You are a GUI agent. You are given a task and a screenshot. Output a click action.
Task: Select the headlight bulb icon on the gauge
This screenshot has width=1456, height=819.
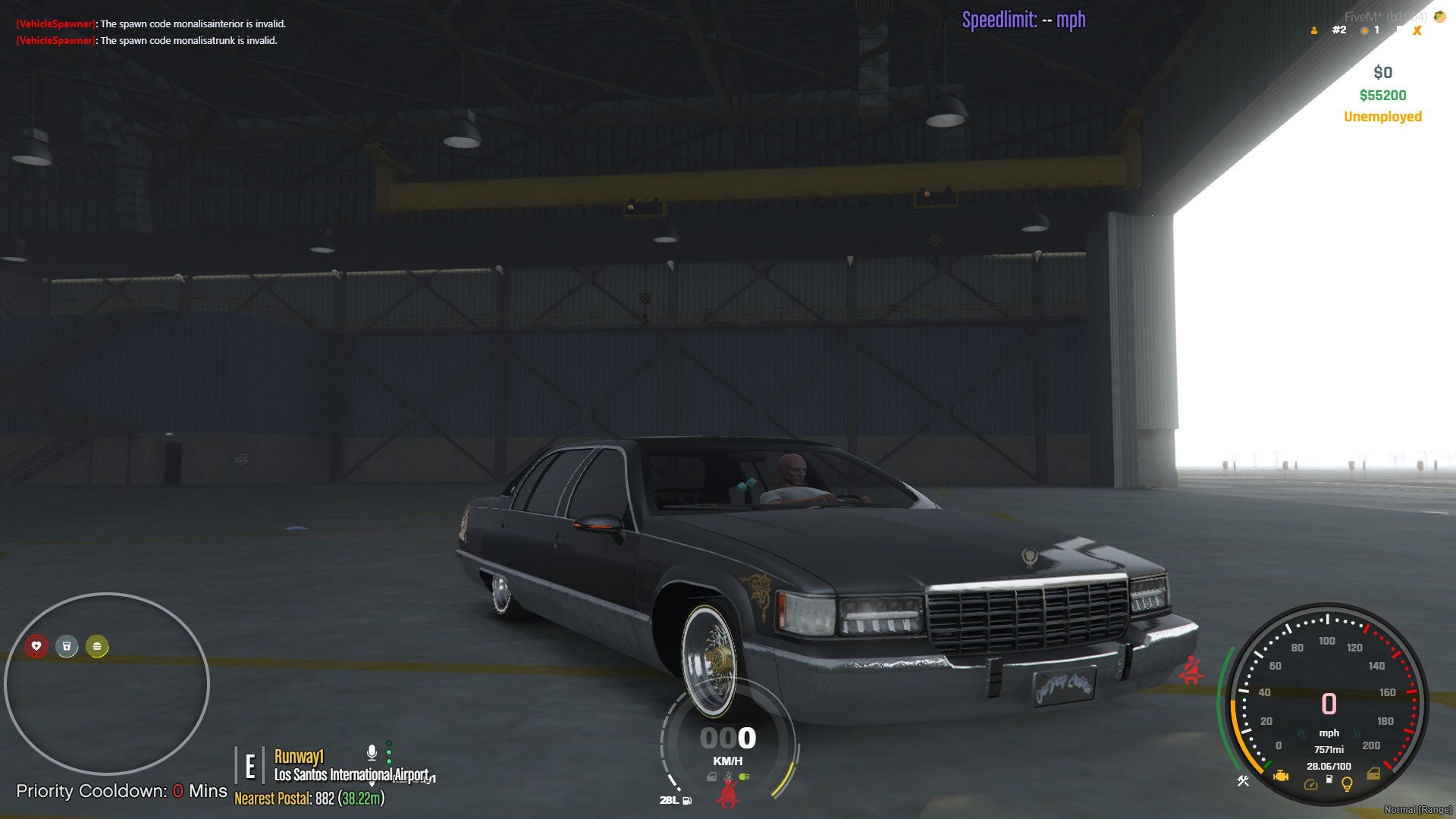click(x=1346, y=785)
